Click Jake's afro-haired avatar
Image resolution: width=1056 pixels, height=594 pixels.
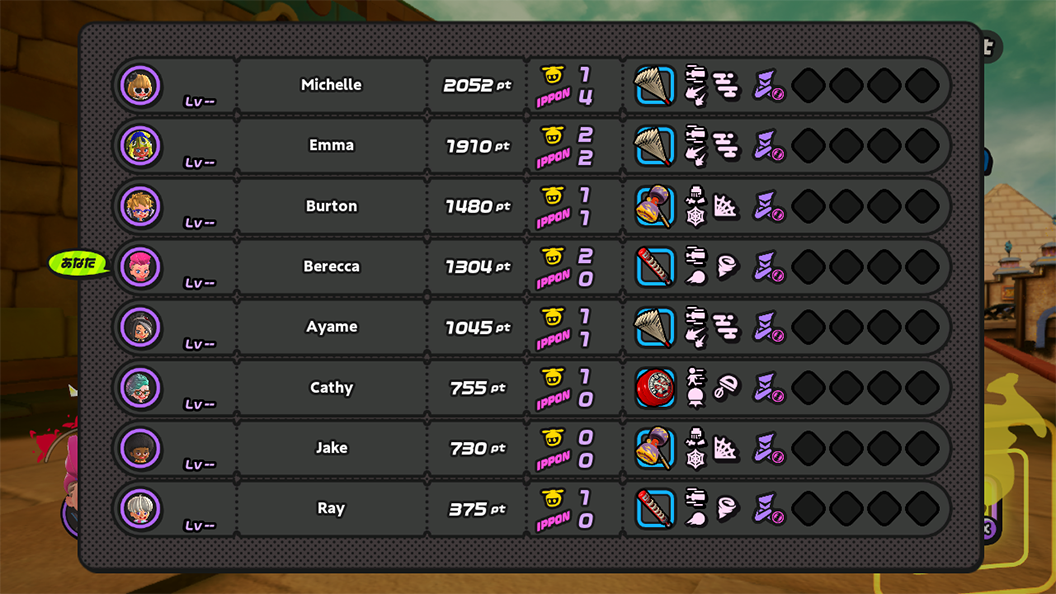point(141,449)
